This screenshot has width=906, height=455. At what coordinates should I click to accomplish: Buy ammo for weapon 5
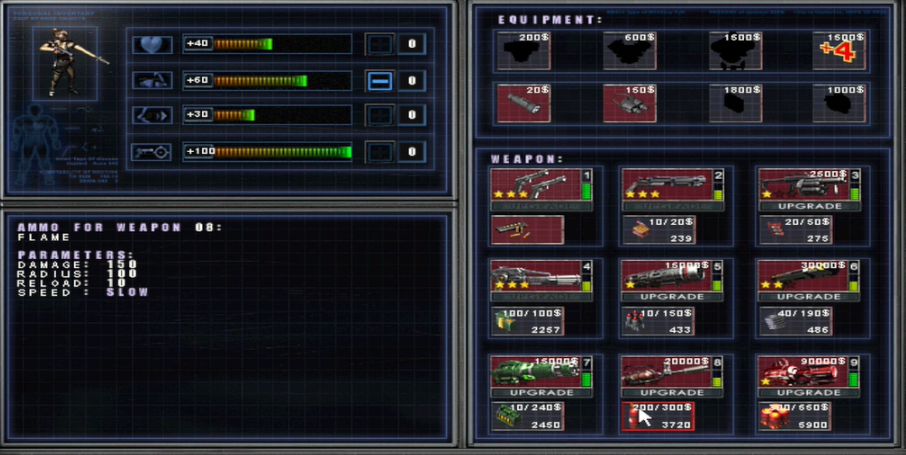pos(657,321)
